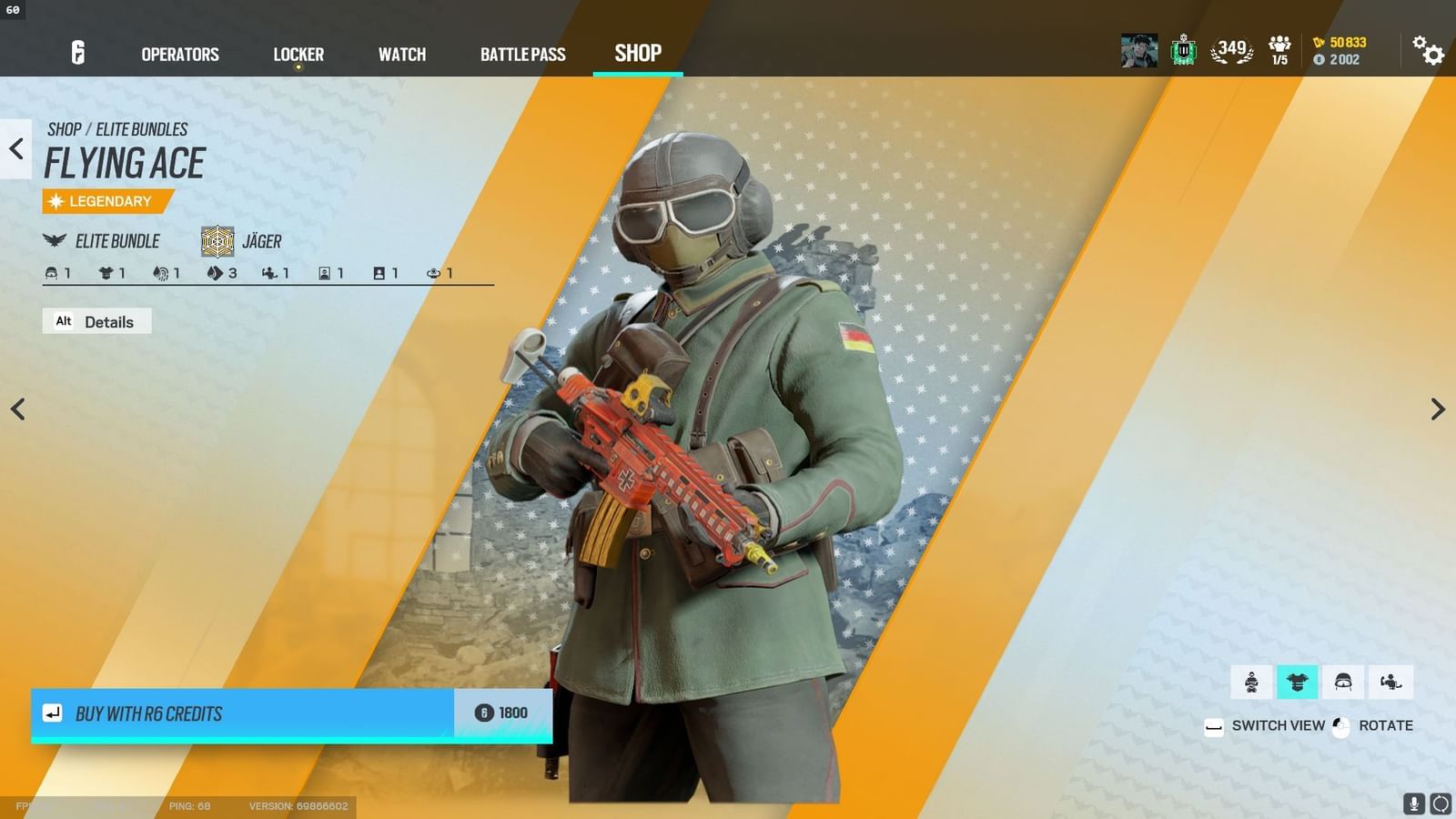Select the victory pose preview icon
Viewport: 1456px width, 819px height.
[1388, 681]
